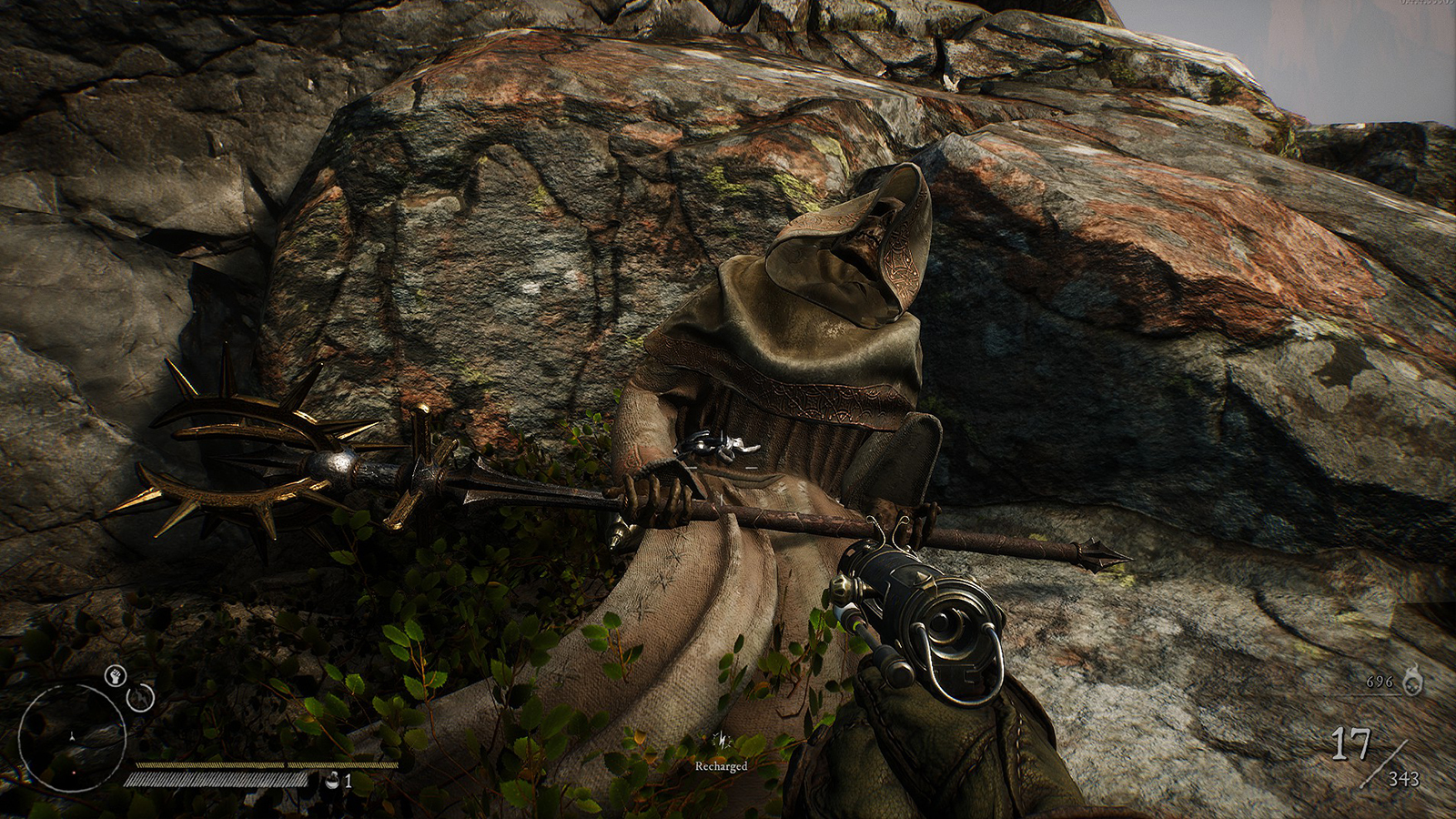
Task: Click the circular radar minimap
Action: [x=72, y=737]
